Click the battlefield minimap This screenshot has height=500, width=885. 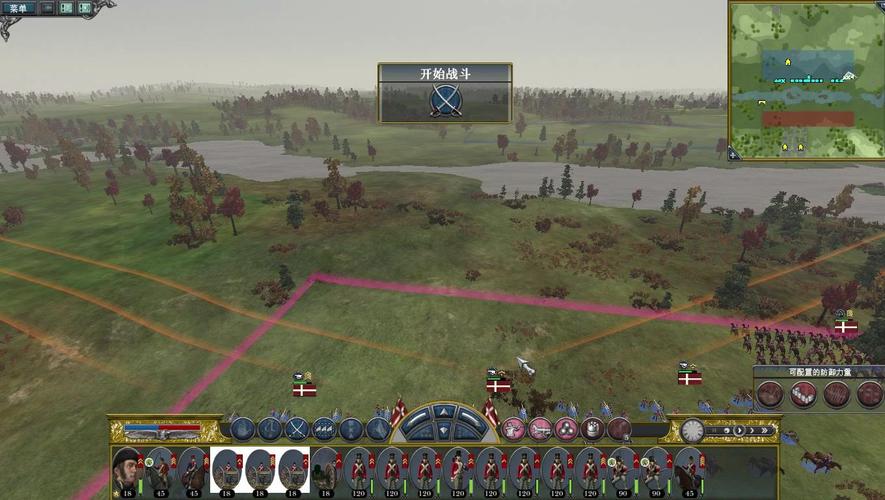(806, 79)
